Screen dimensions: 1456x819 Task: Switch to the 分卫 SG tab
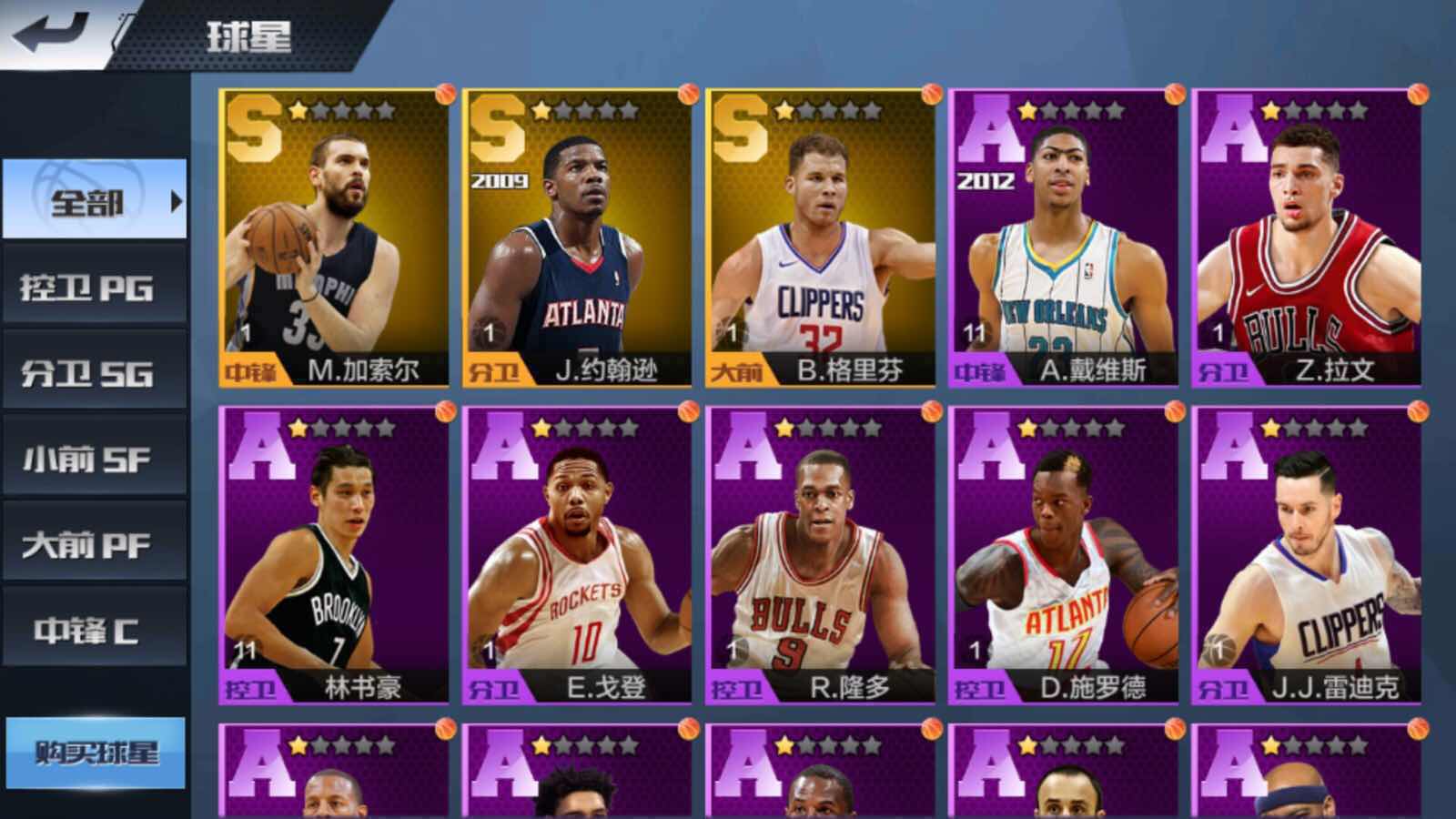[x=91, y=370]
